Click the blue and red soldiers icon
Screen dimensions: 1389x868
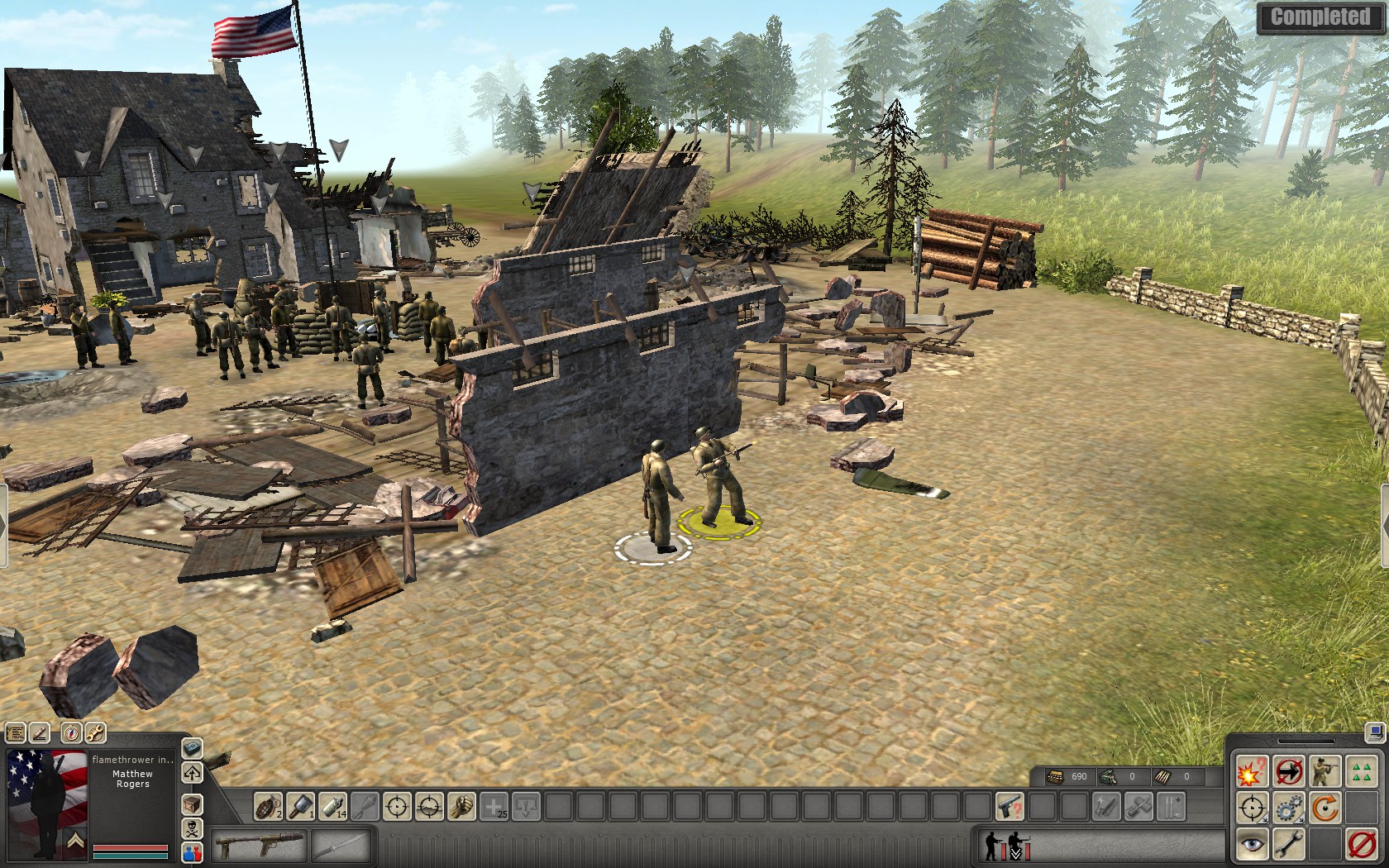(192, 851)
